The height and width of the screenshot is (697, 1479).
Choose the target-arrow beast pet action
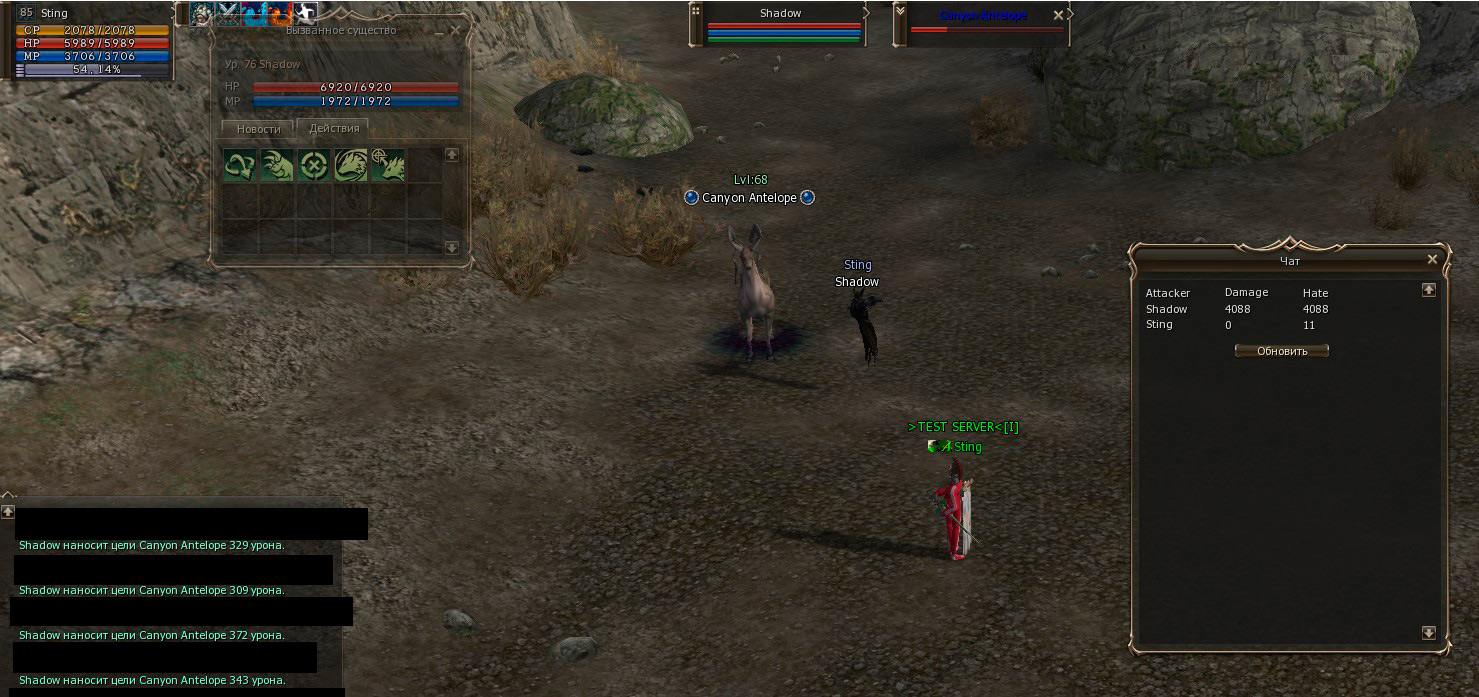point(388,165)
